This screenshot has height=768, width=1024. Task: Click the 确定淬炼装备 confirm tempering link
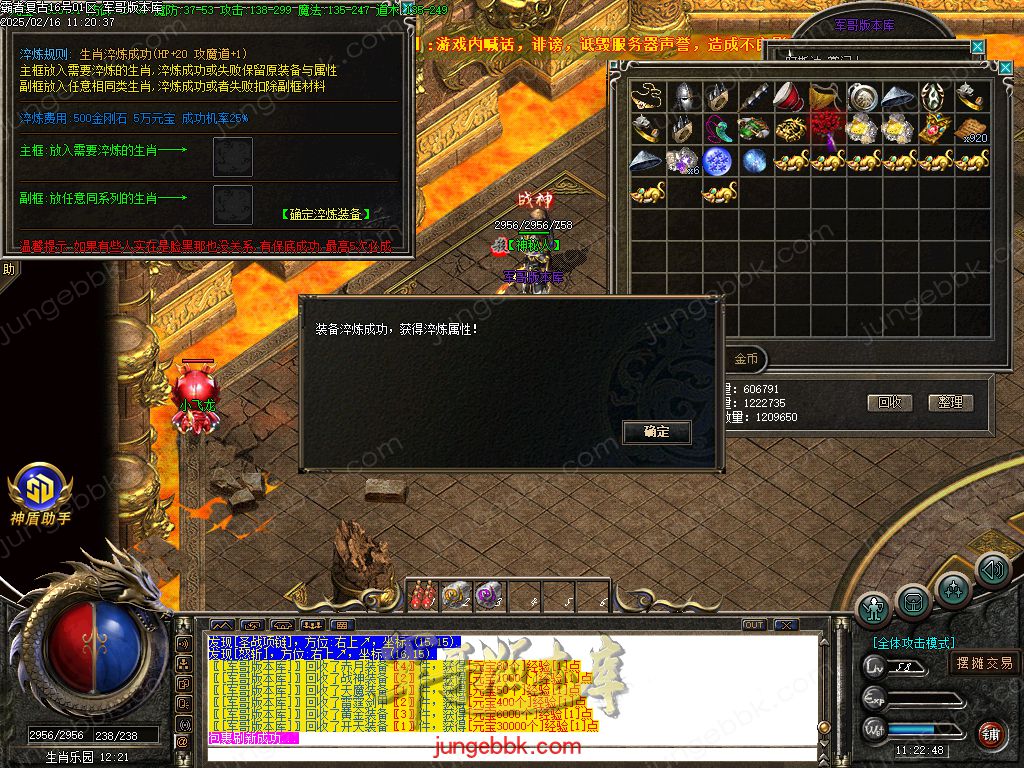pos(325,214)
